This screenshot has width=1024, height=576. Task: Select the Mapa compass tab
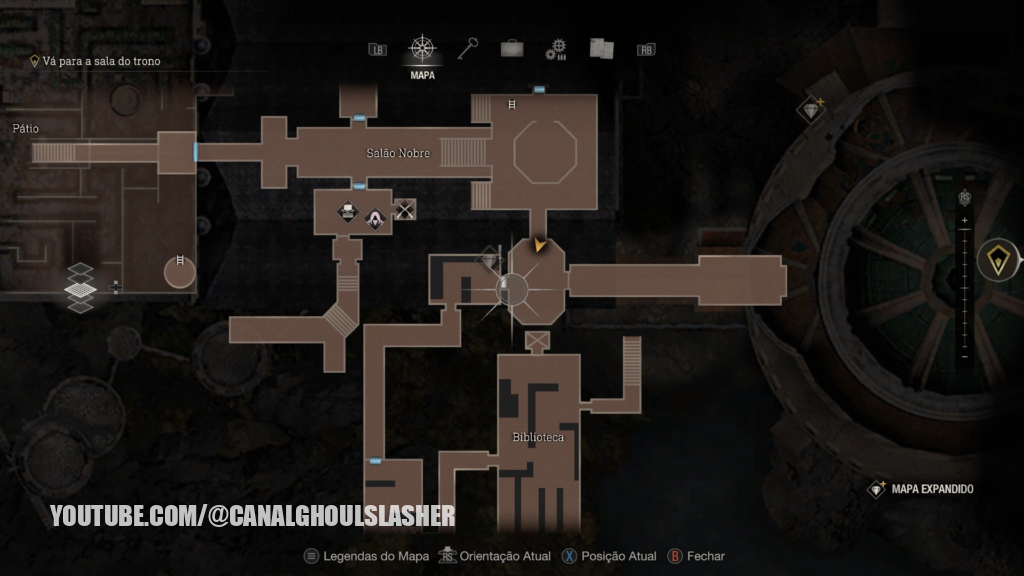422,49
